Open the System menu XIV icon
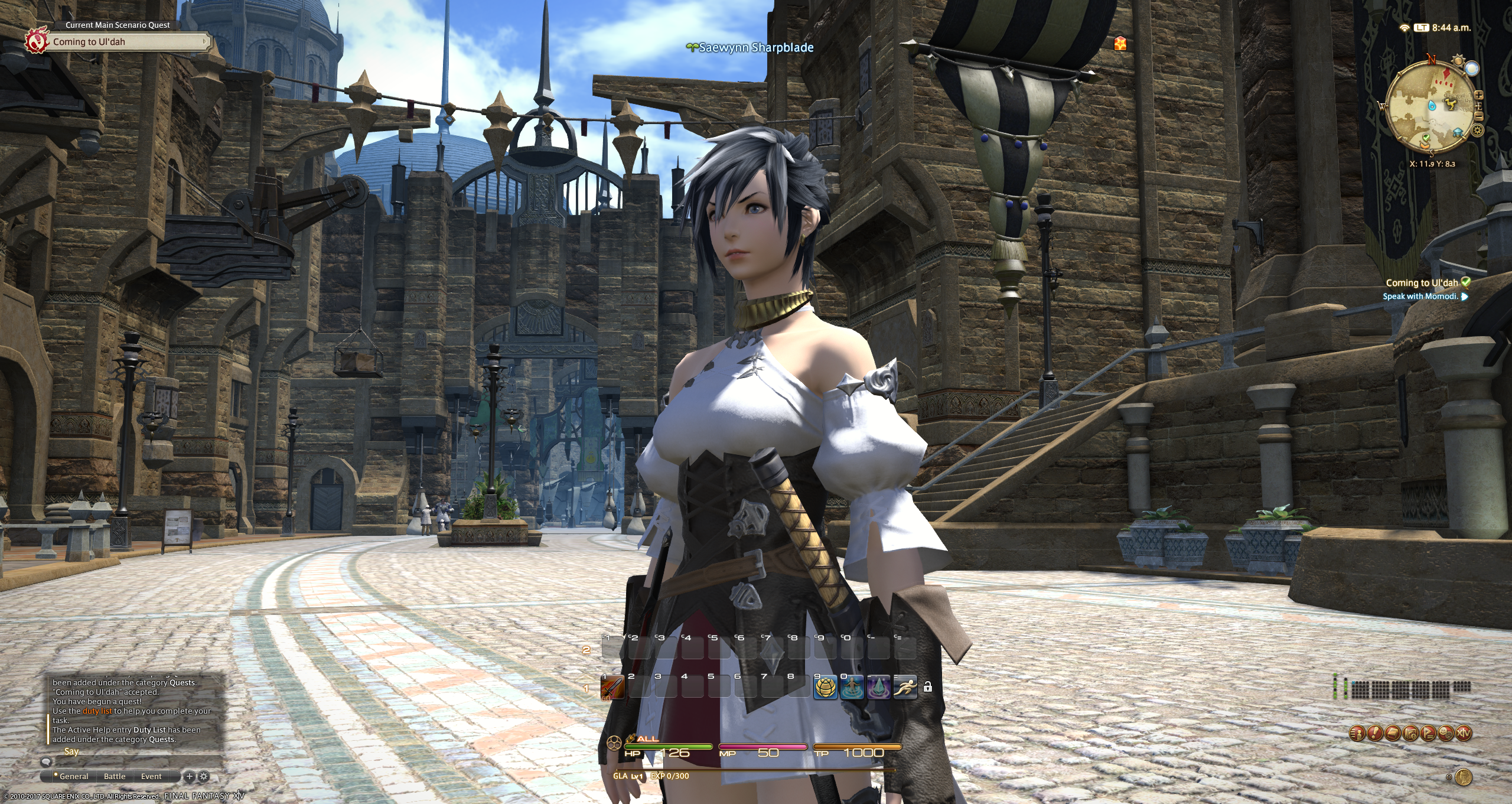 tap(1464, 733)
